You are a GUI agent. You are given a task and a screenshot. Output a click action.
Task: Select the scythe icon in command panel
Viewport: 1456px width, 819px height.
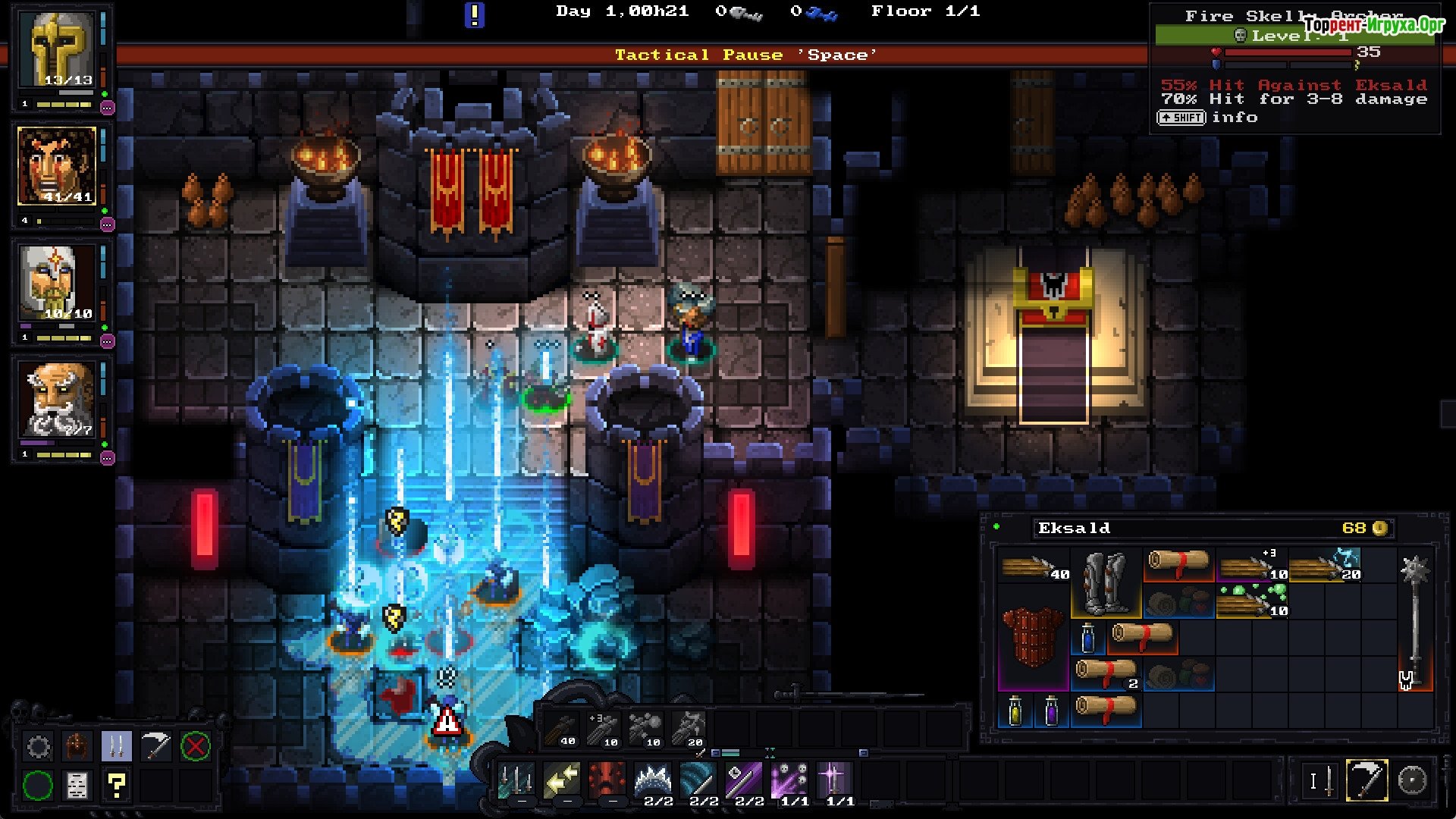[156, 747]
